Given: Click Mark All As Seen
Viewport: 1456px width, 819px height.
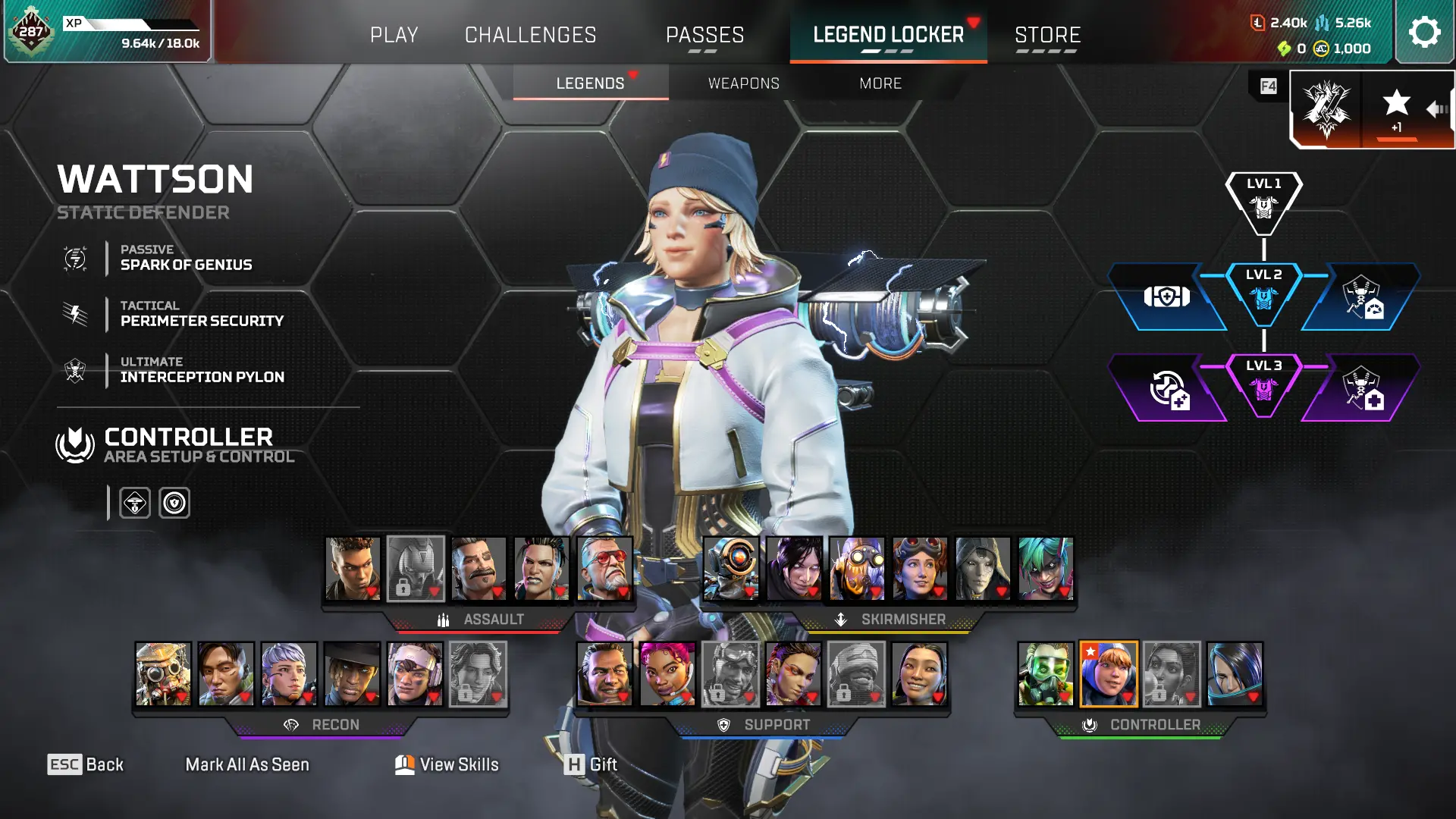Looking at the screenshot, I should point(246,764).
